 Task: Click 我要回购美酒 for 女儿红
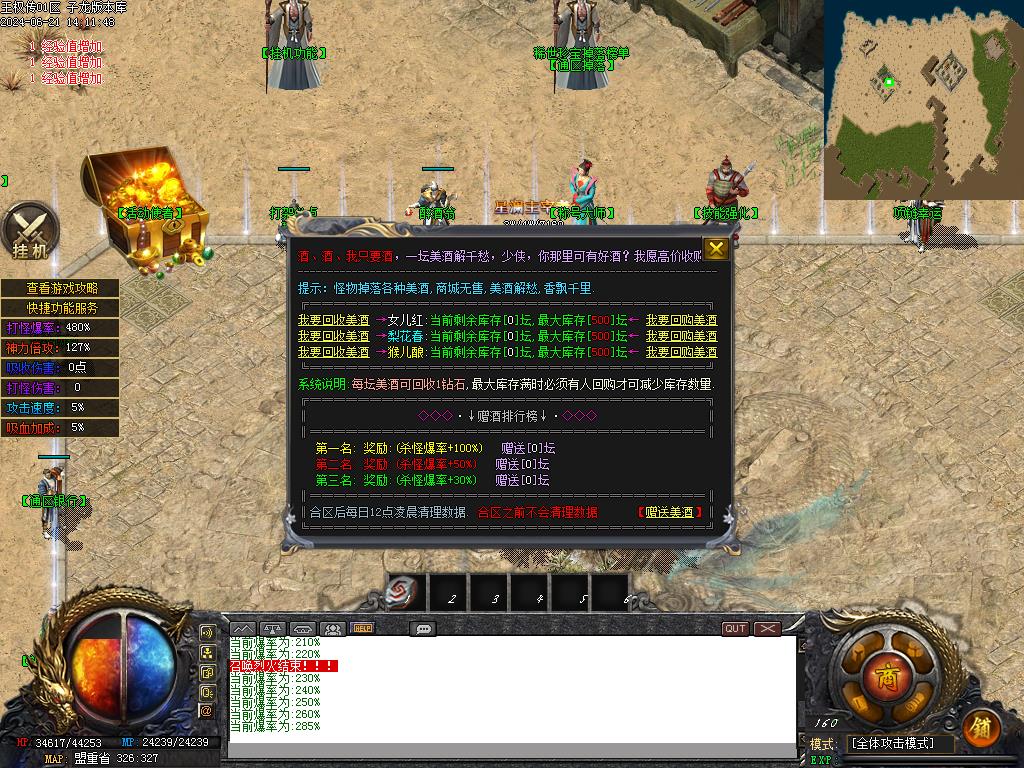pyautogui.click(x=681, y=321)
